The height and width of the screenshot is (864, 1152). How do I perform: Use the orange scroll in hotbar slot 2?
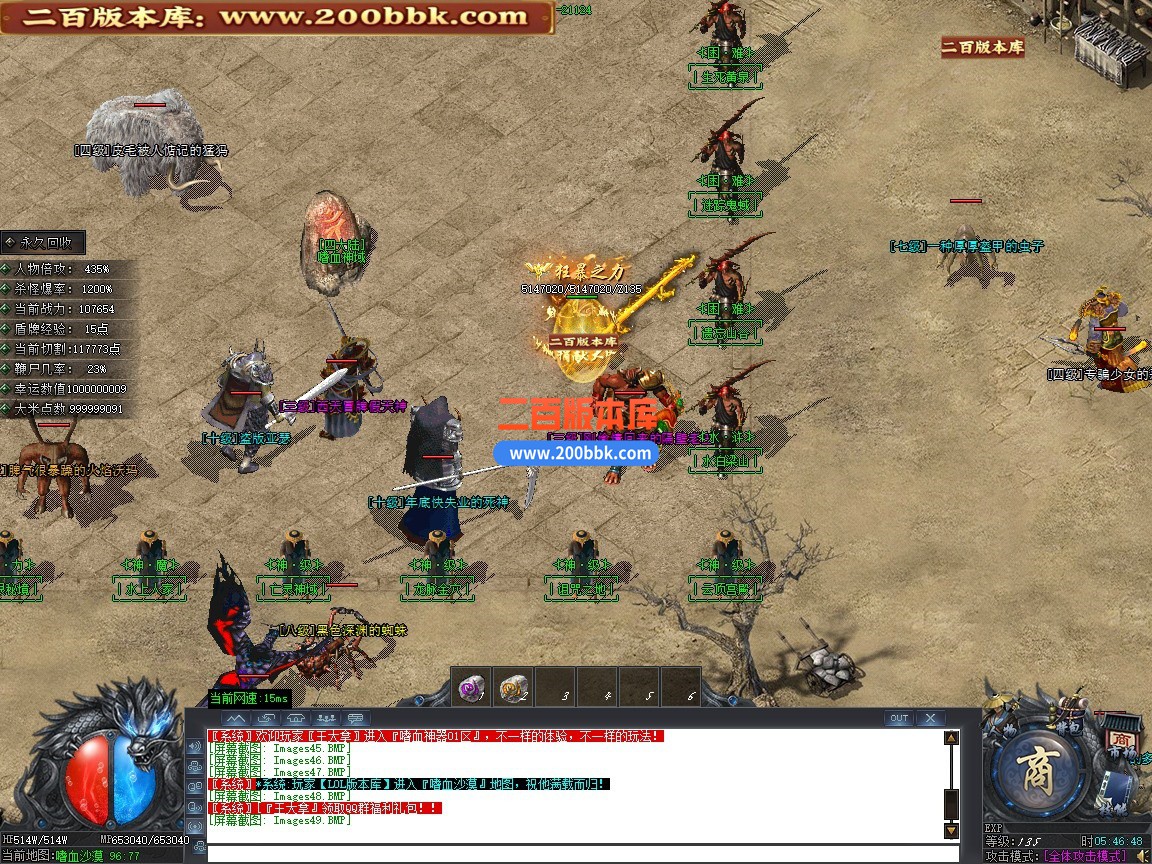tap(514, 687)
